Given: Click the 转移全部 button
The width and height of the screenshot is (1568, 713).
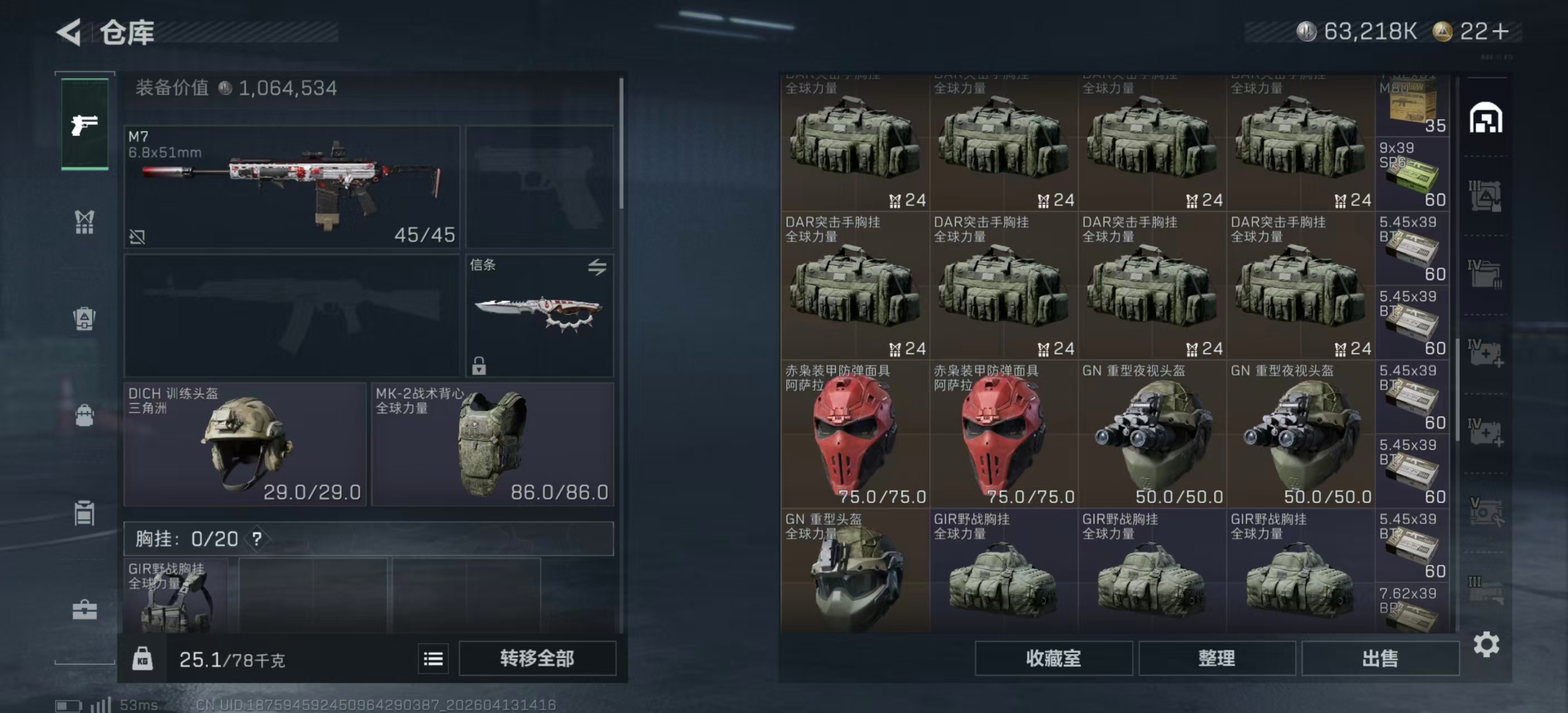Looking at the screenshot, I should coord(537,658).
